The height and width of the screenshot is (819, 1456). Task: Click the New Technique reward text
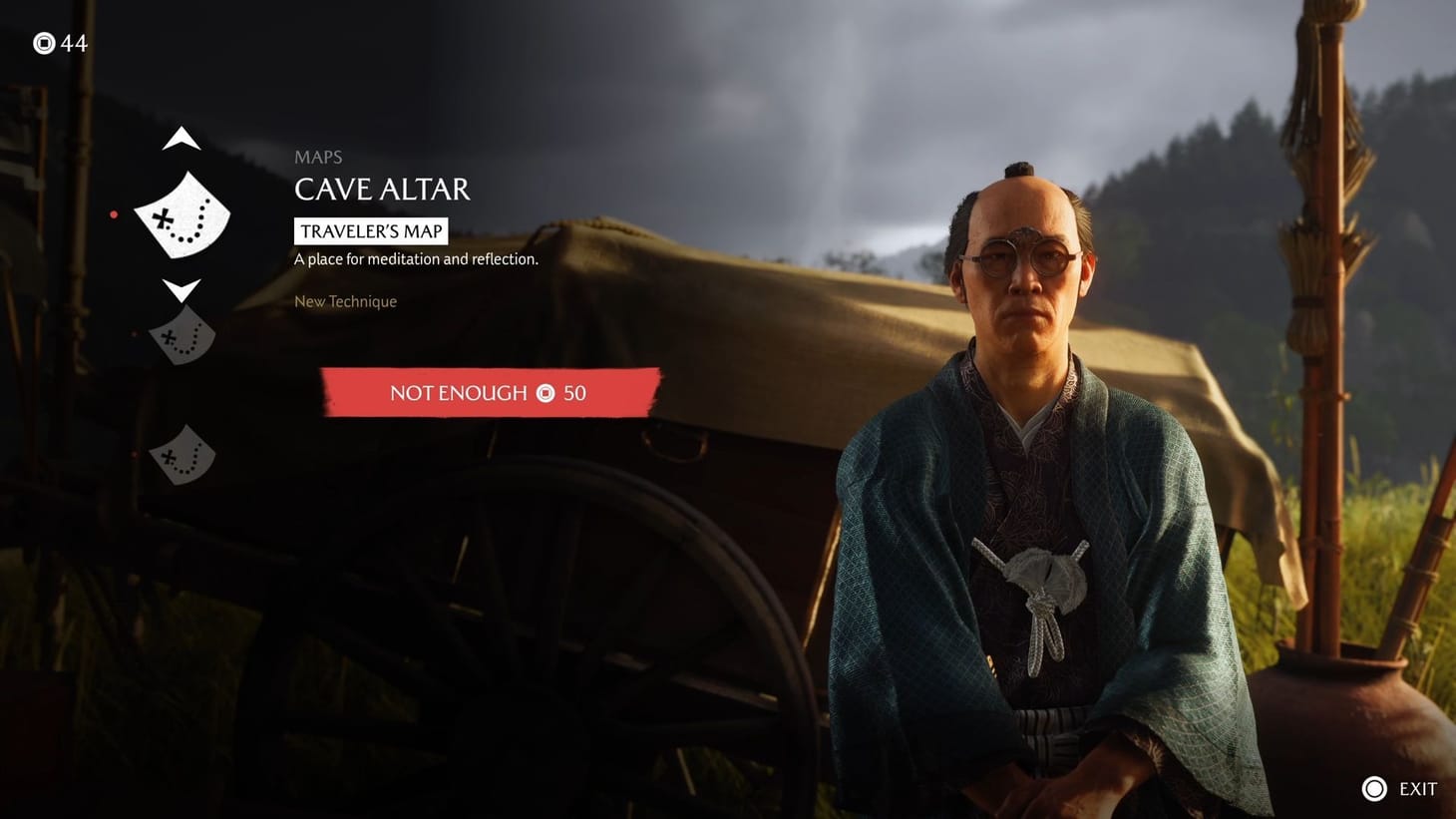click(345, 301)
